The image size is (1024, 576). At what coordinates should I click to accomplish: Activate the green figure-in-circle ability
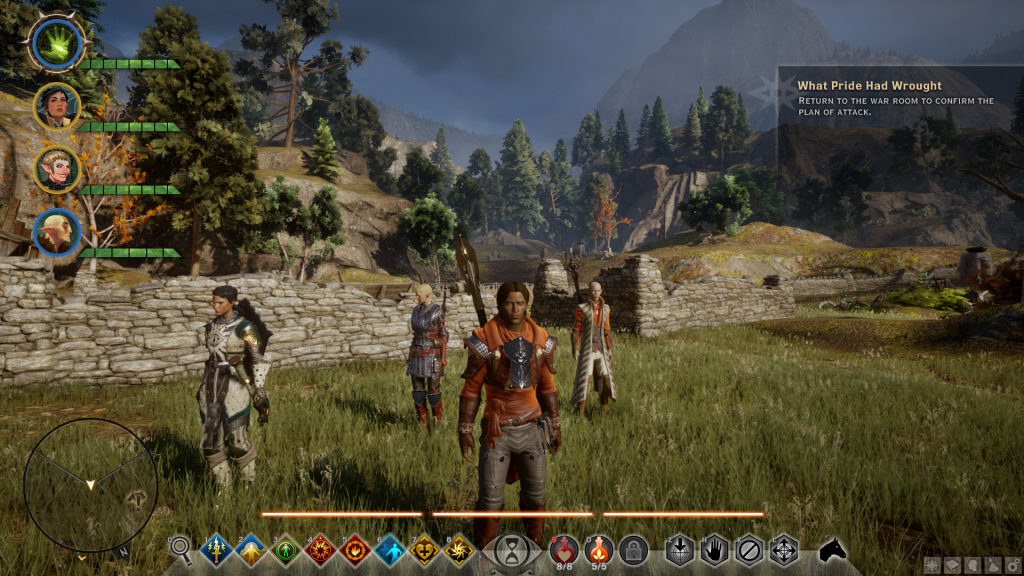(x=286, y=550)
